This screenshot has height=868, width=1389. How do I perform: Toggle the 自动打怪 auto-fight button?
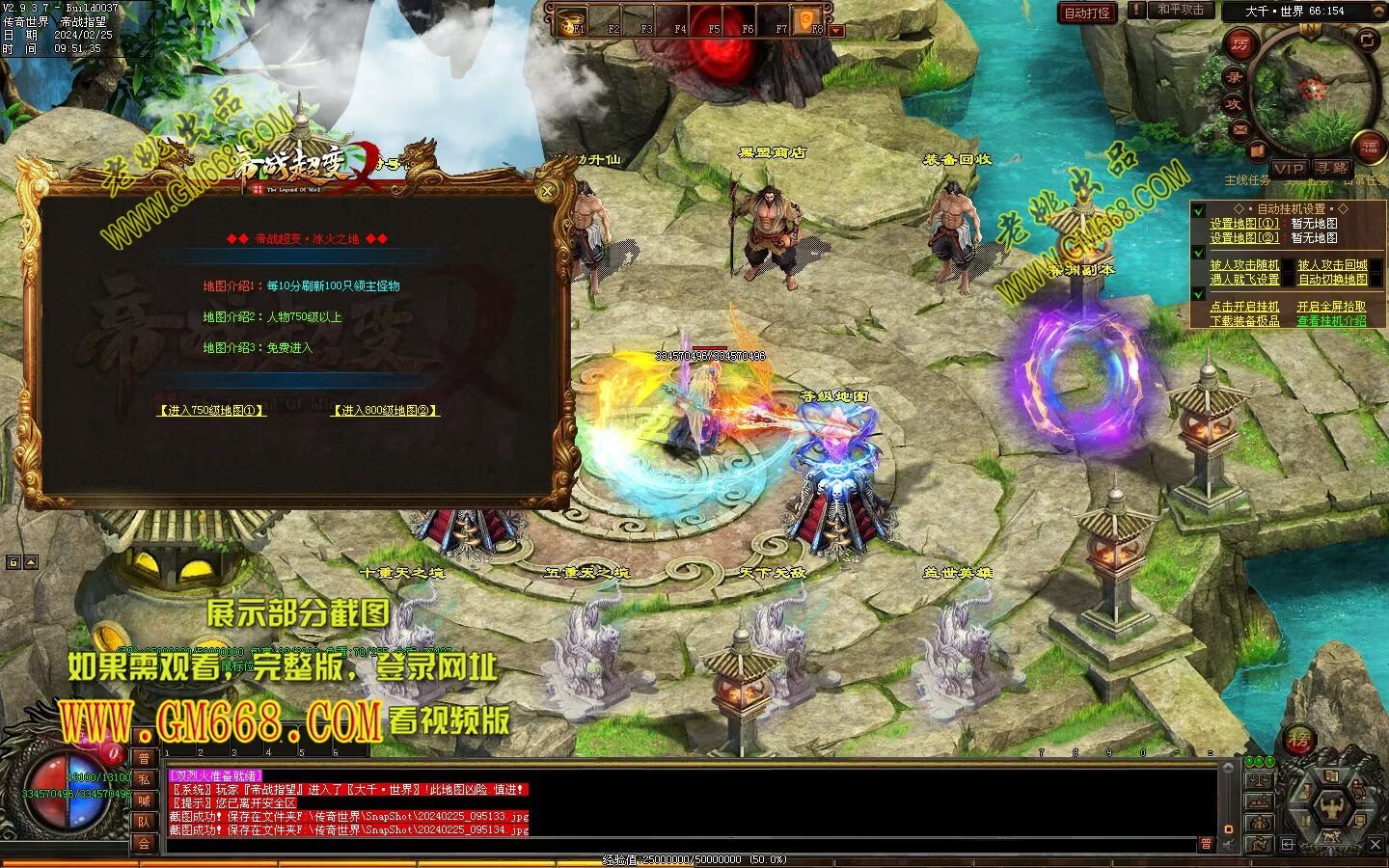[x=1087, y=13]
